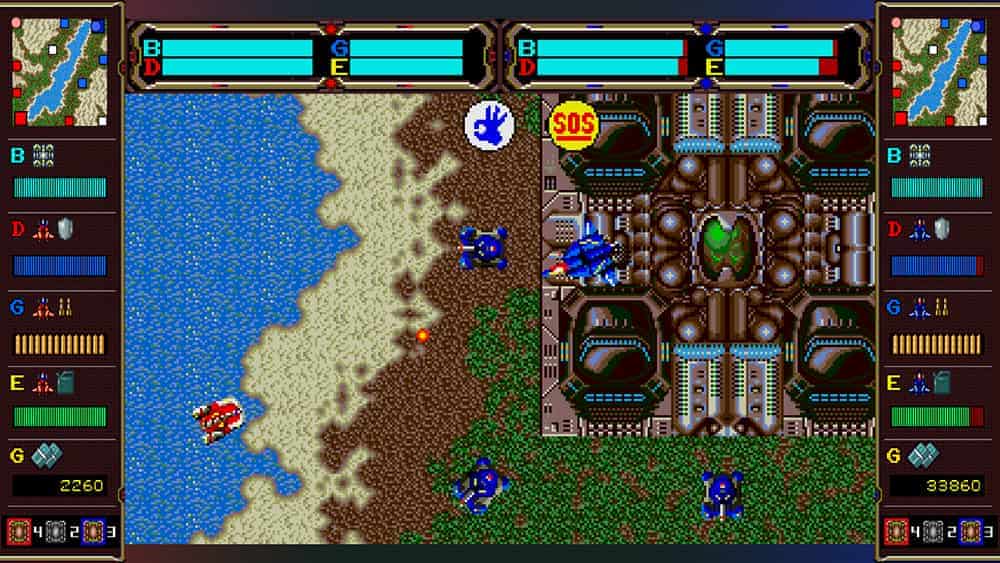Open the blue player's battlefield minimap
Screen dimensions: 1000x563
coord(939,71)
